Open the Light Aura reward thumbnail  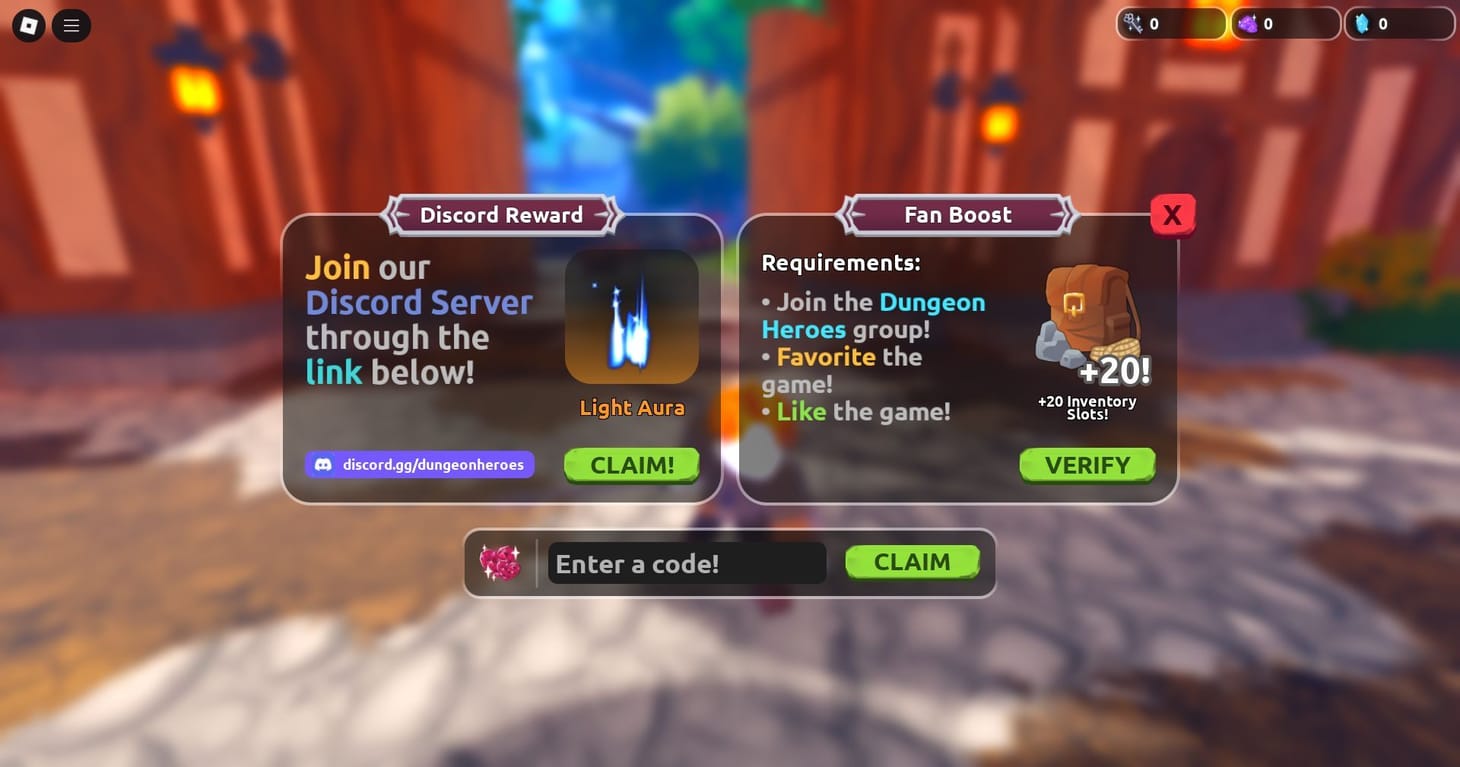[x=631, y=316]
